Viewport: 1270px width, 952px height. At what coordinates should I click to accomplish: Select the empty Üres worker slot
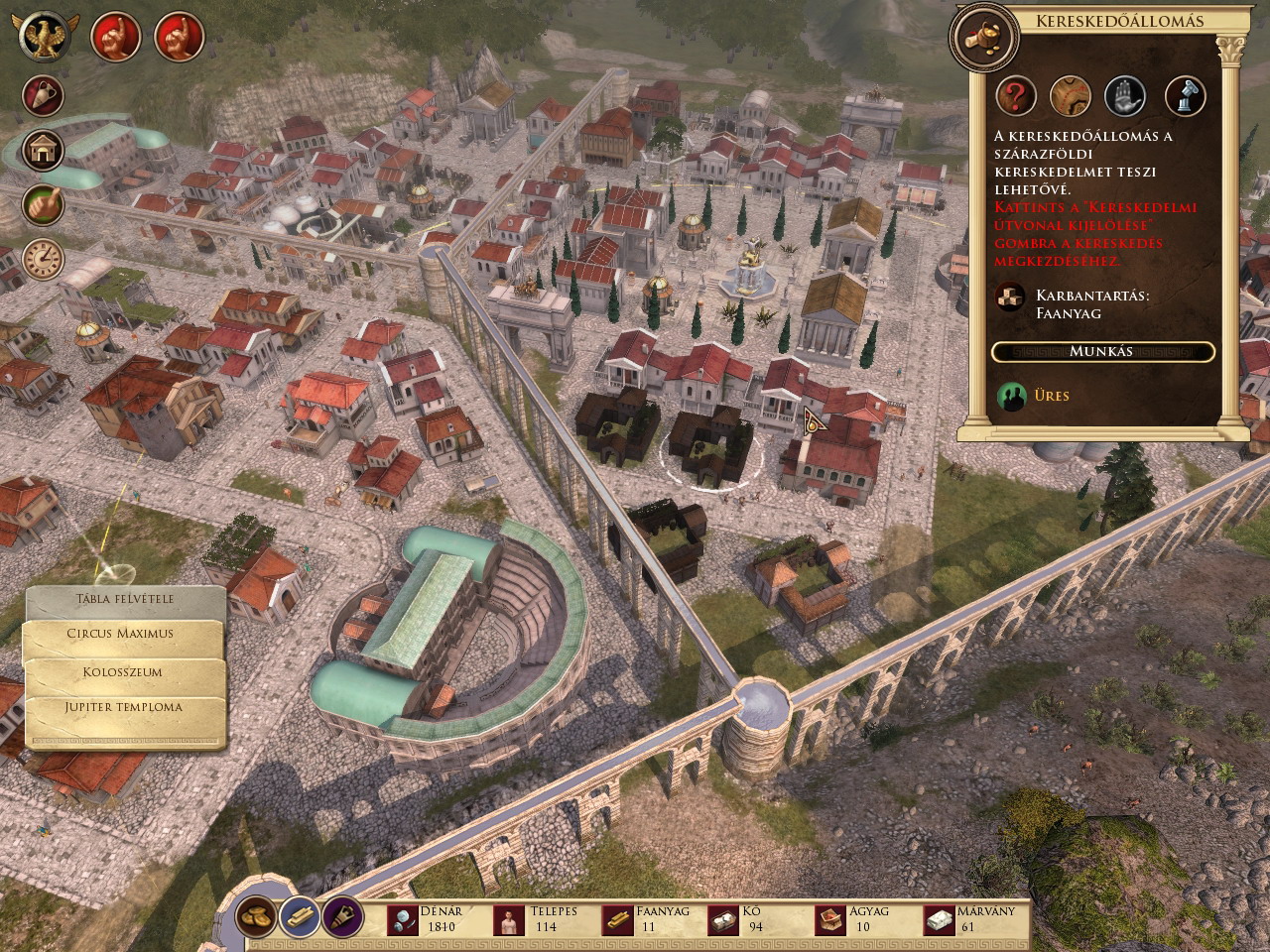1012,397
